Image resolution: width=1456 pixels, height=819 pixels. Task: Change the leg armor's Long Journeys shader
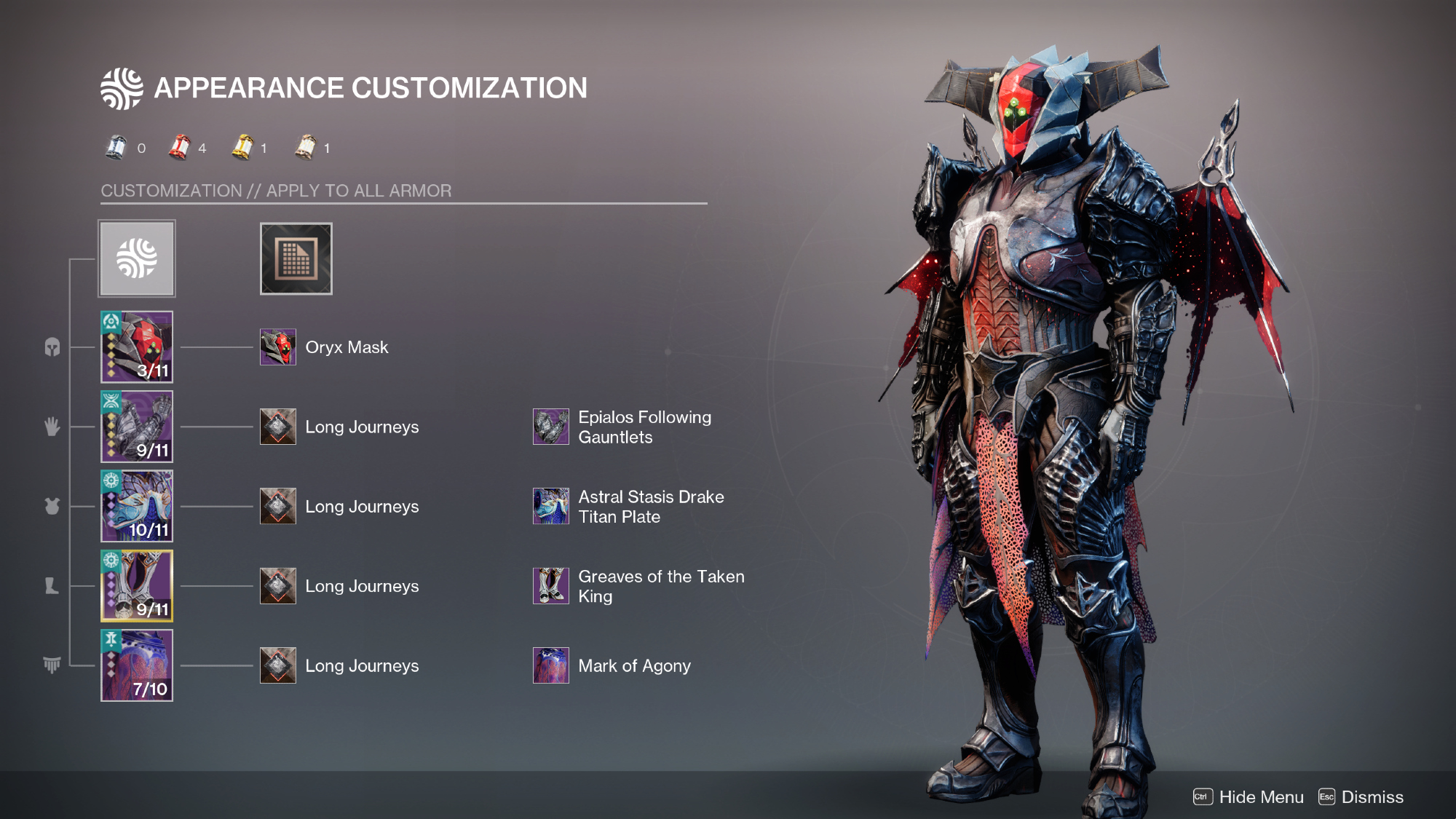tap(278, 586)
